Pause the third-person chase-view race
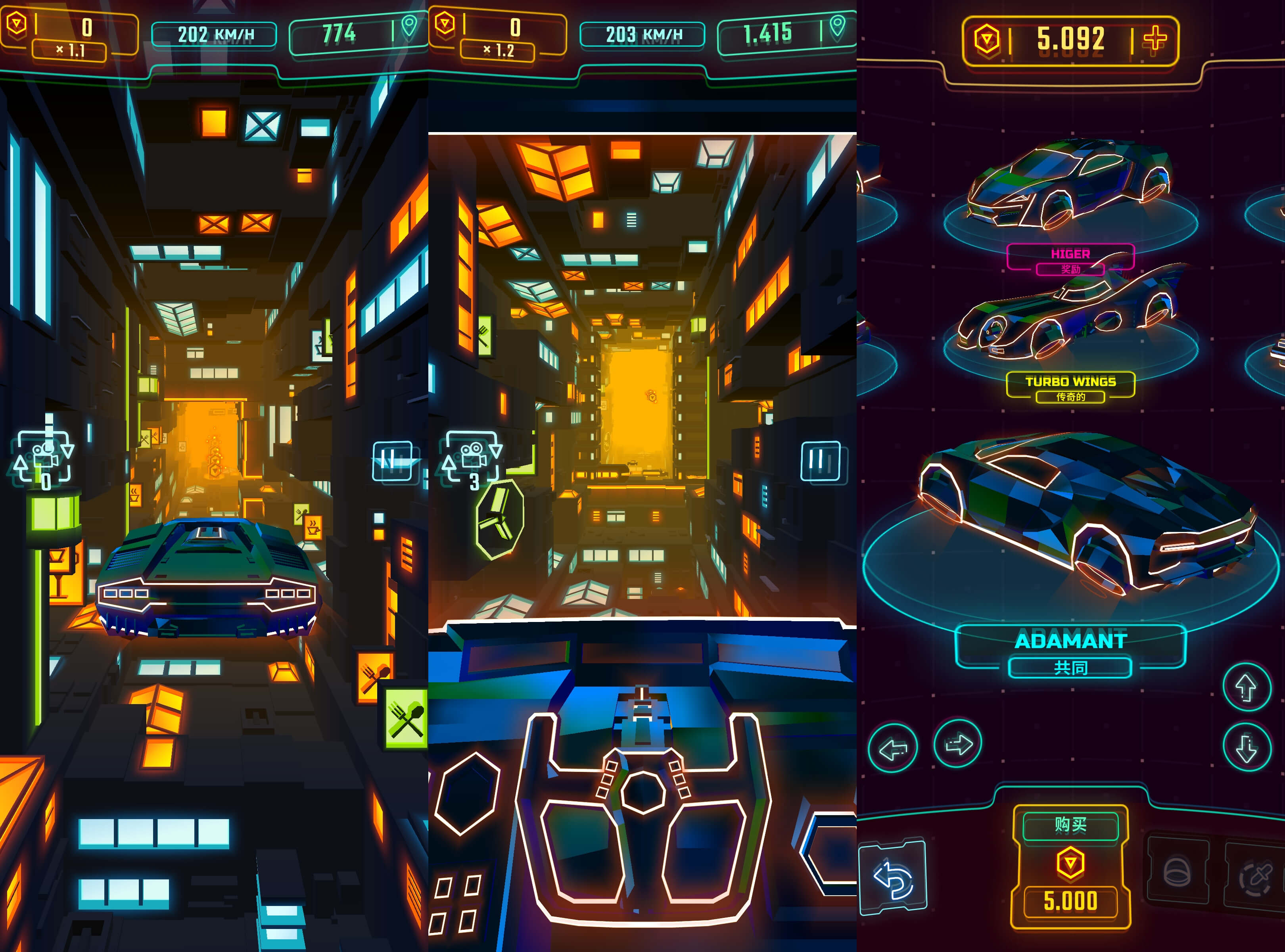Viewport: 1285px width, 952px height. 392,461
